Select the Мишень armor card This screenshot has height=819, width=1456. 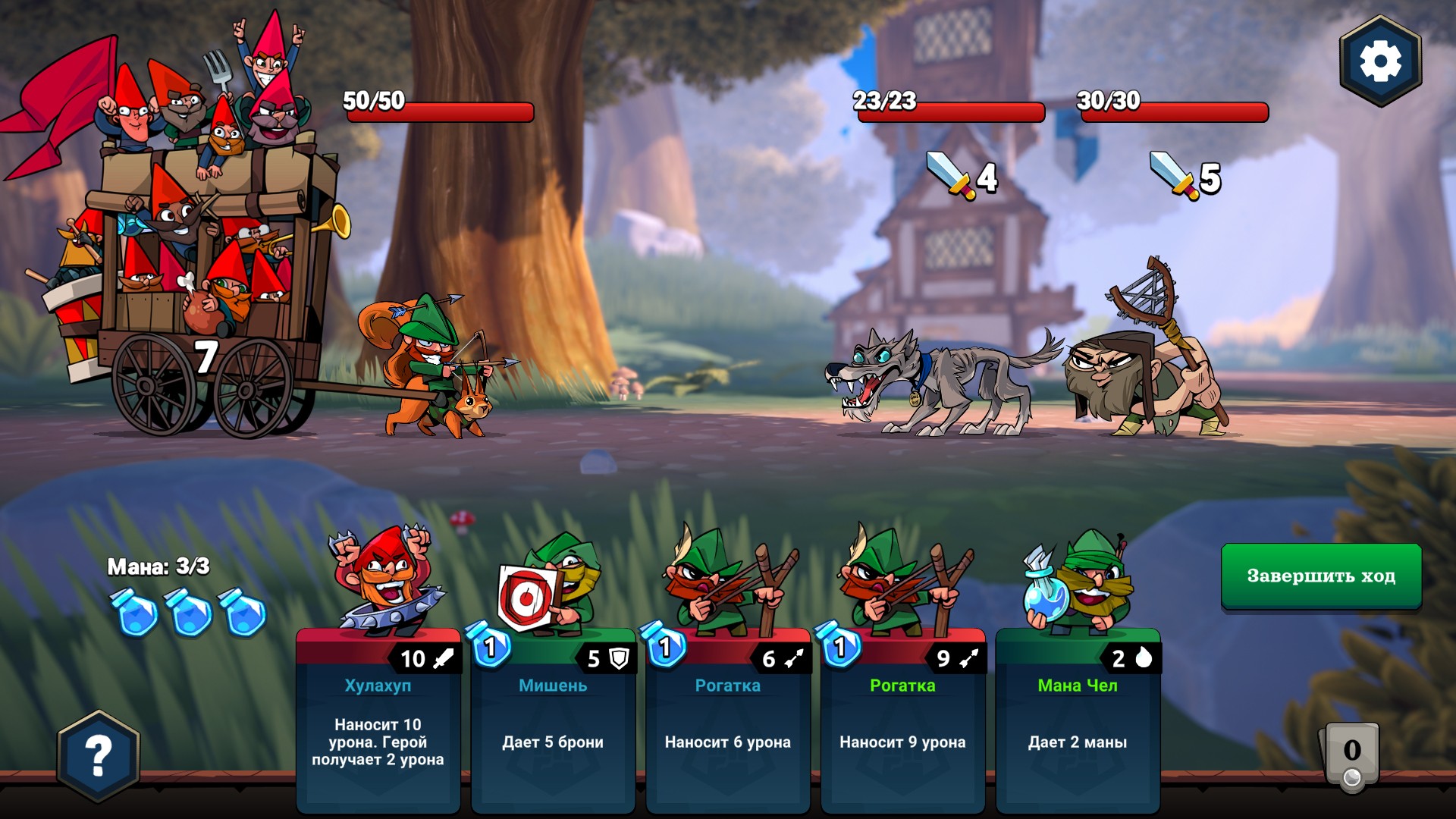(x=553, y=720)
